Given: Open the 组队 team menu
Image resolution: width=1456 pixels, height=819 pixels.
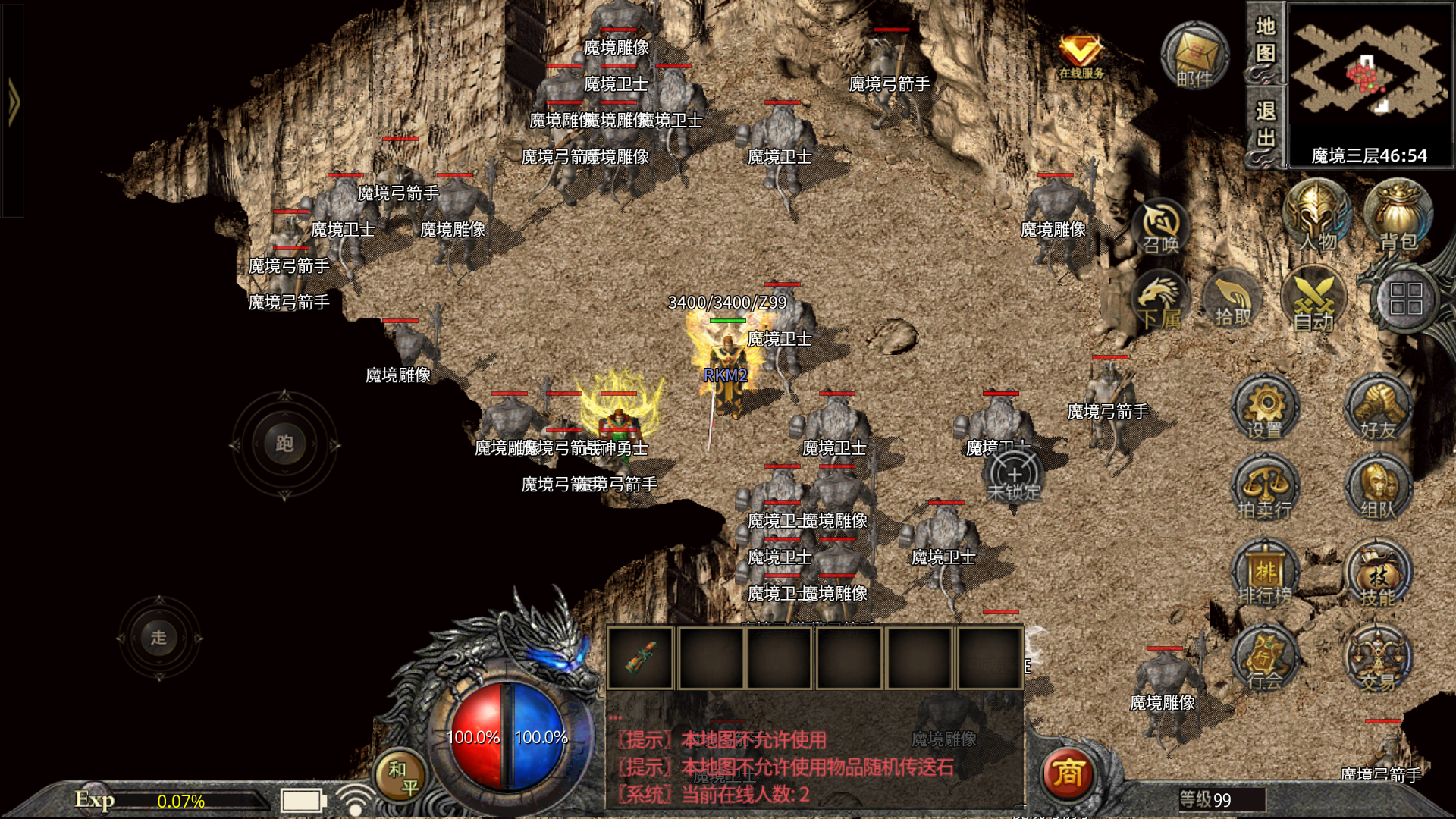Looking at the screenshot, I should pos(1378,489).
